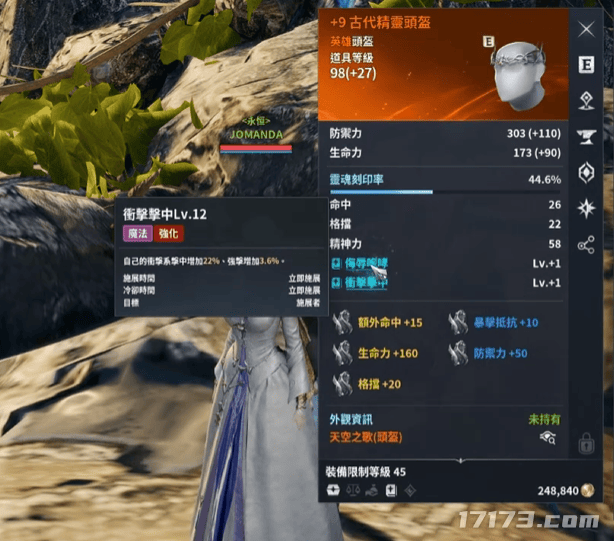Select the 衝擊擊中 skill link
The image size is (614, 541).
[x=365, y=283]
